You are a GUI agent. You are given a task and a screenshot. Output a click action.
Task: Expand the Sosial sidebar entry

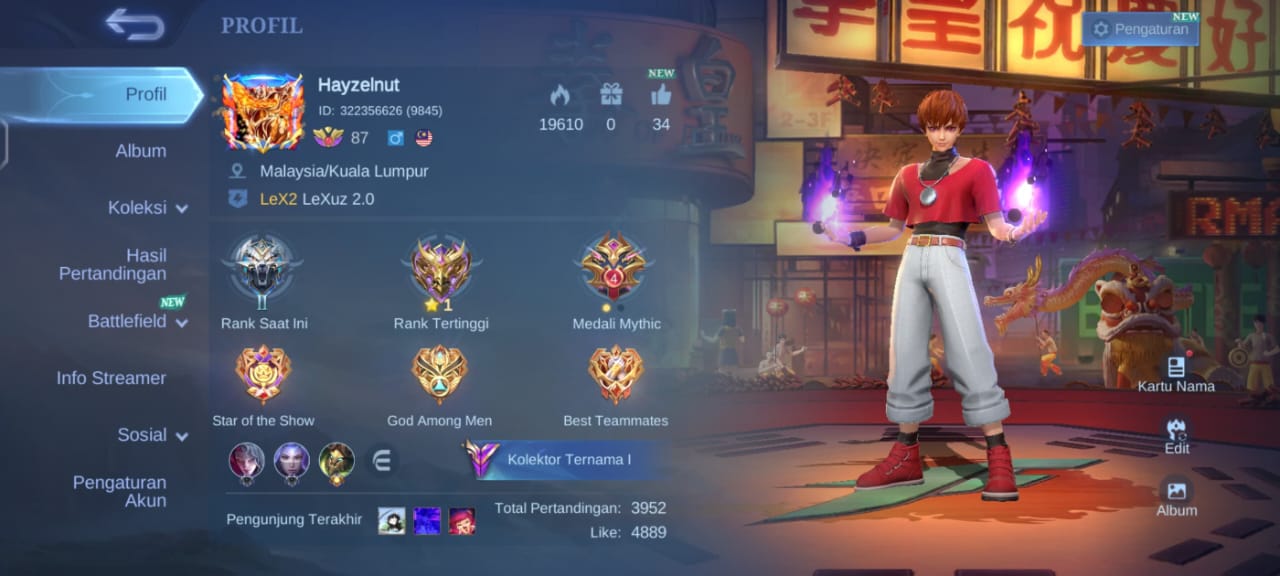pos(152,435)
